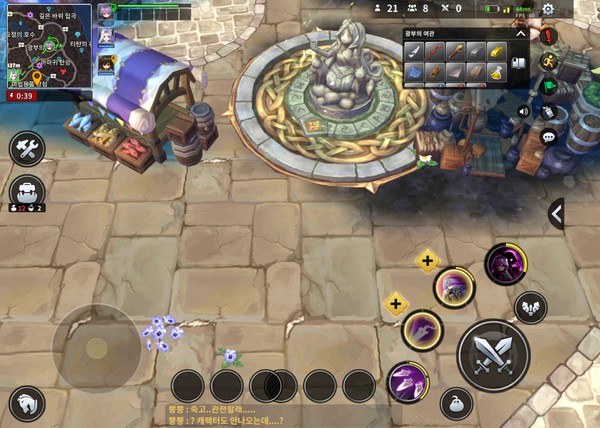The width and height of the screenshot is (600, 428).
Task: Send the red exclamation danger ping
Action: [548, 36]
